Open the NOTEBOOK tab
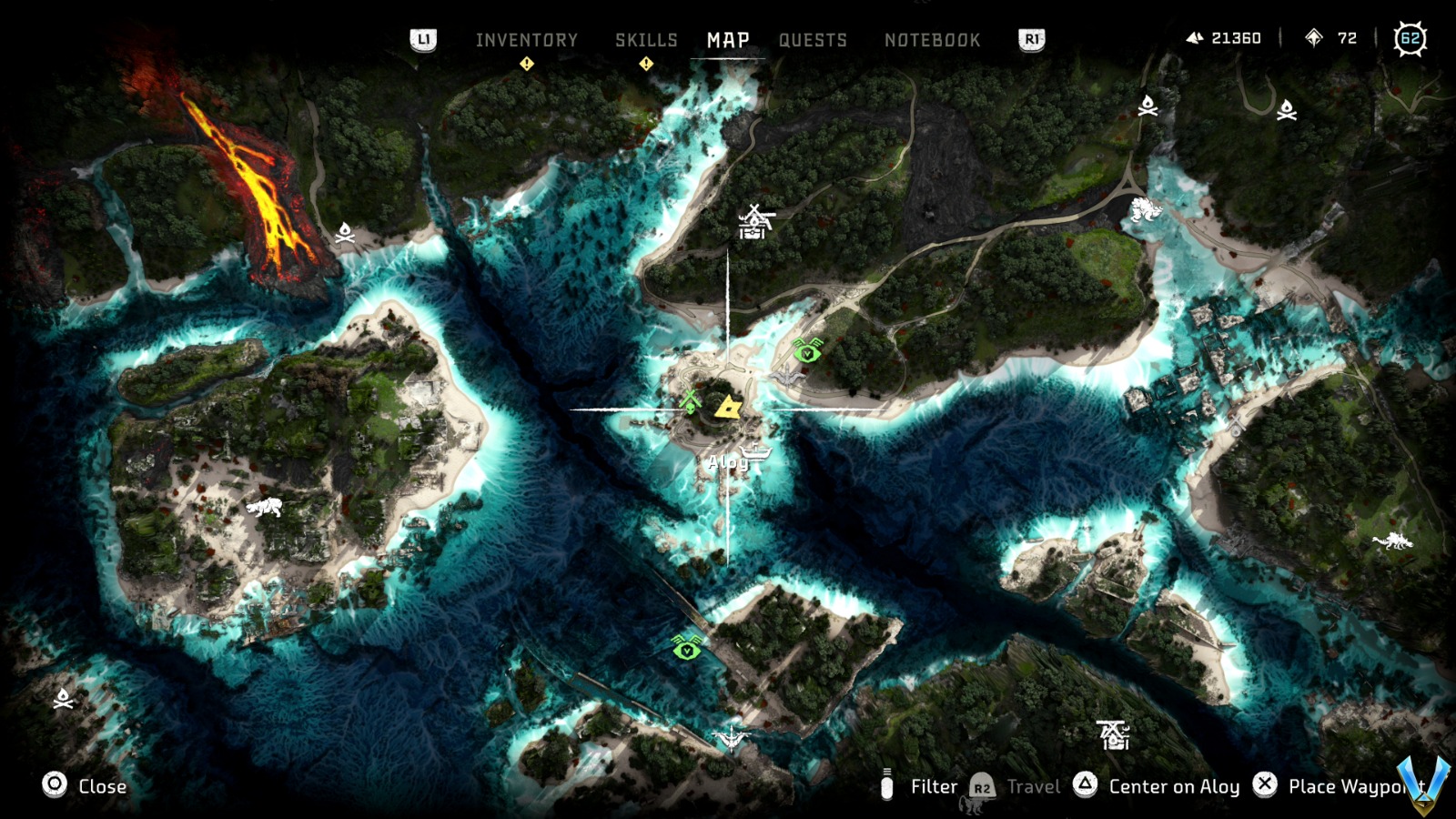 coord(931,39)
